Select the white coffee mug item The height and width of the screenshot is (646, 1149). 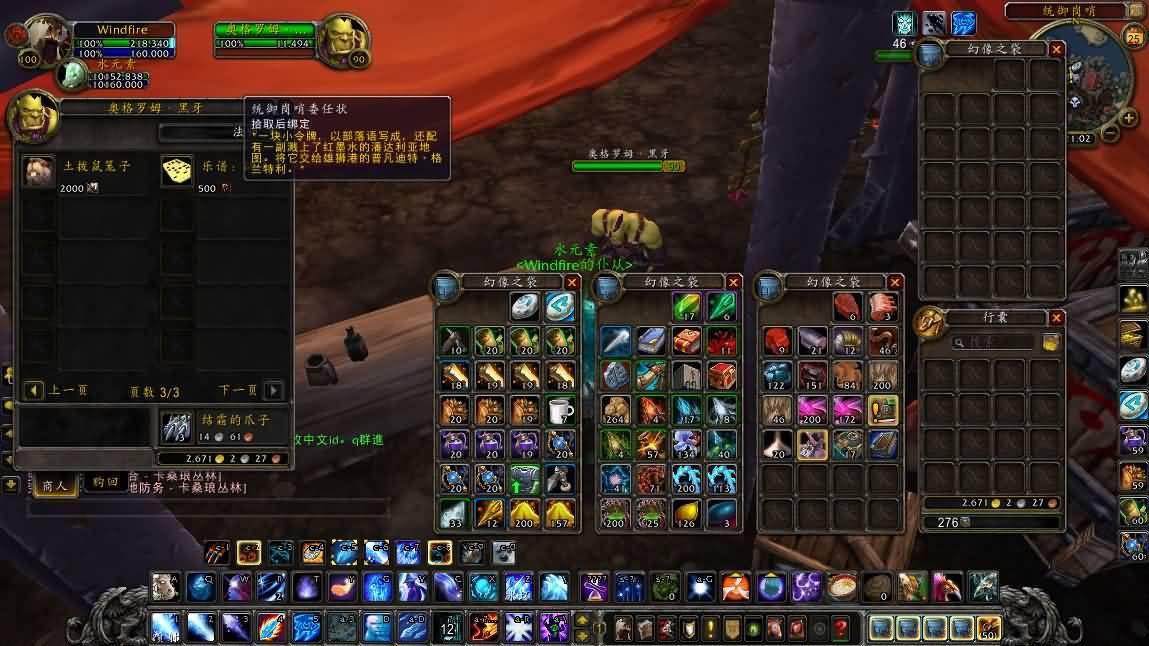(x=560, y=410)
